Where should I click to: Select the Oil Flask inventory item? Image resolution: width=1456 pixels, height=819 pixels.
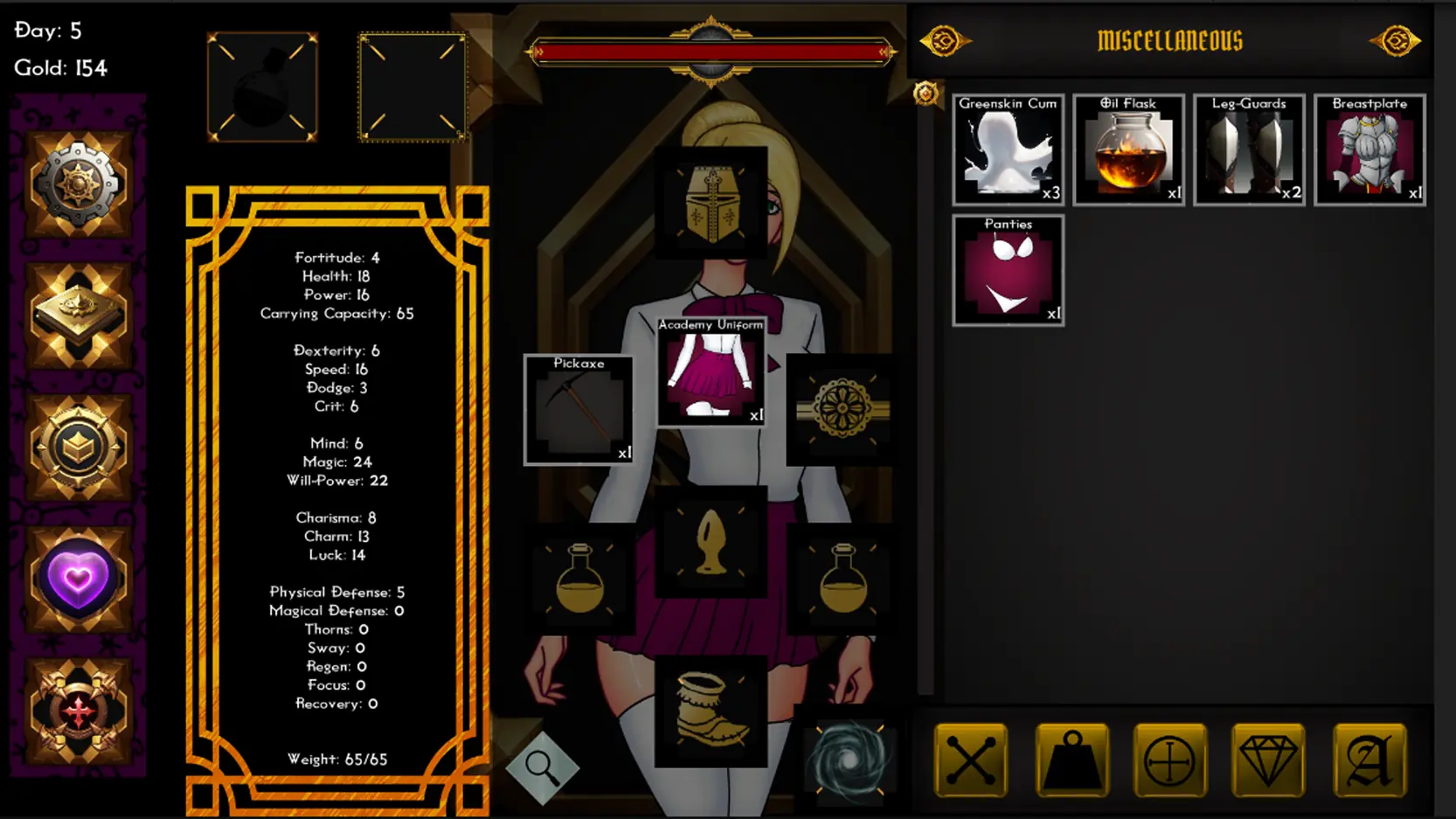pos(1128,150)
